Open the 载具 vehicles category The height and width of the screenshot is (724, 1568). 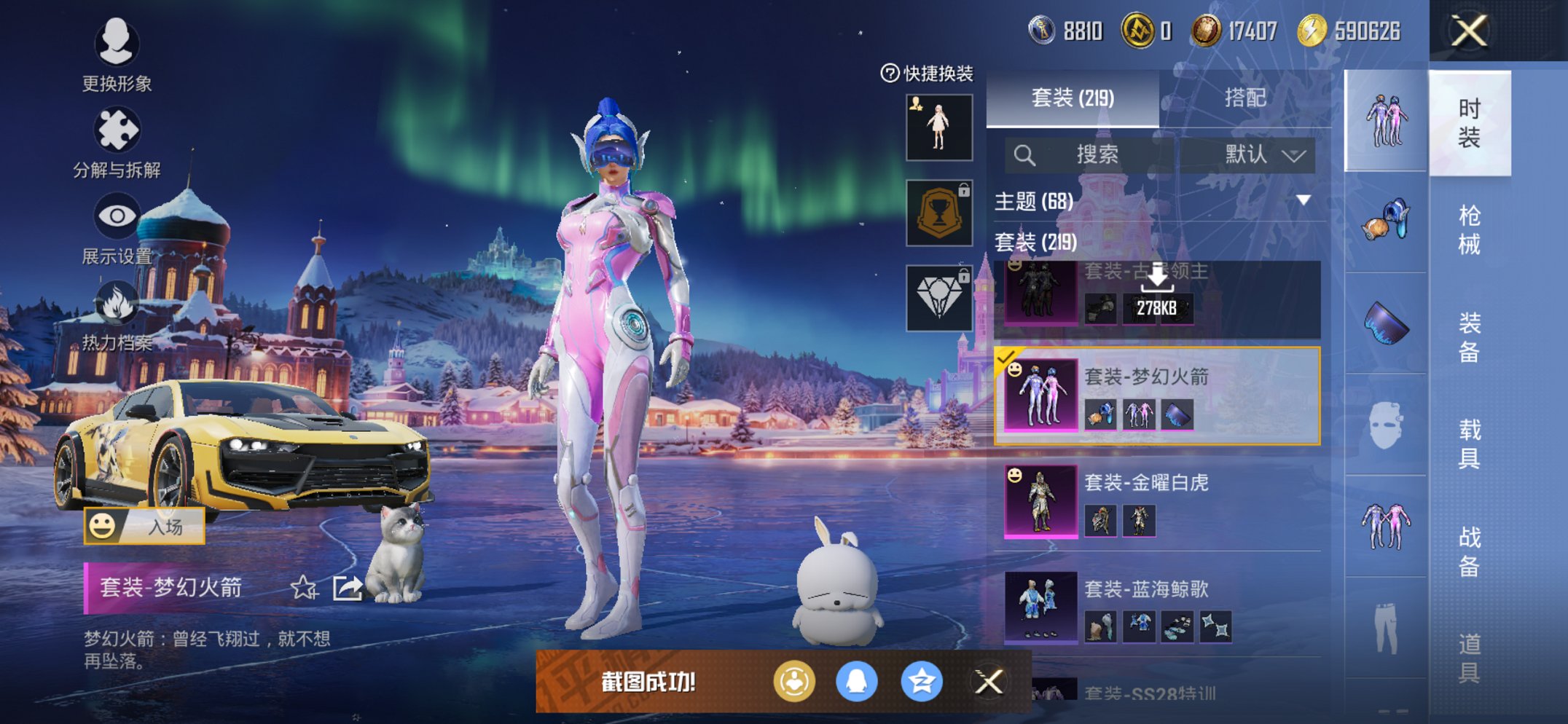(1469, 443)
